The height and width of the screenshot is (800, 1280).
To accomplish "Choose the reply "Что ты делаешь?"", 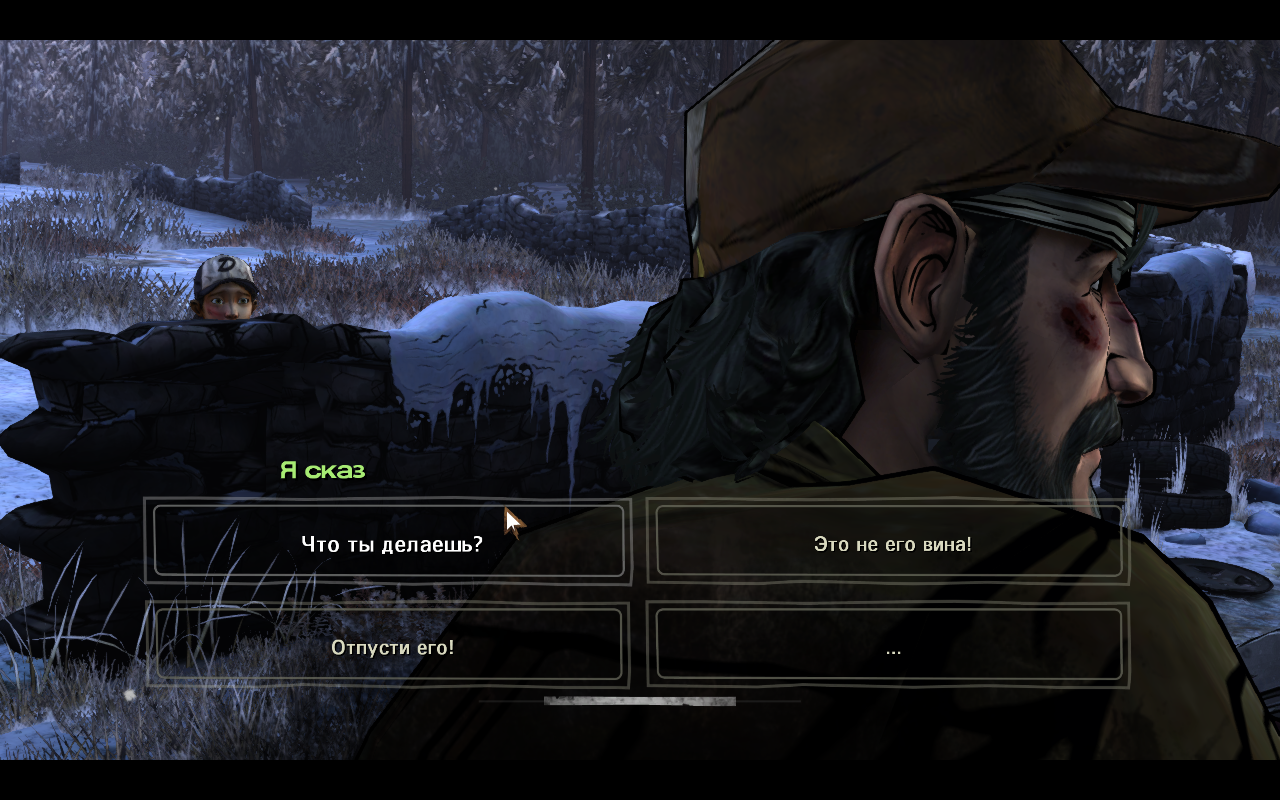I will point(390,544).
